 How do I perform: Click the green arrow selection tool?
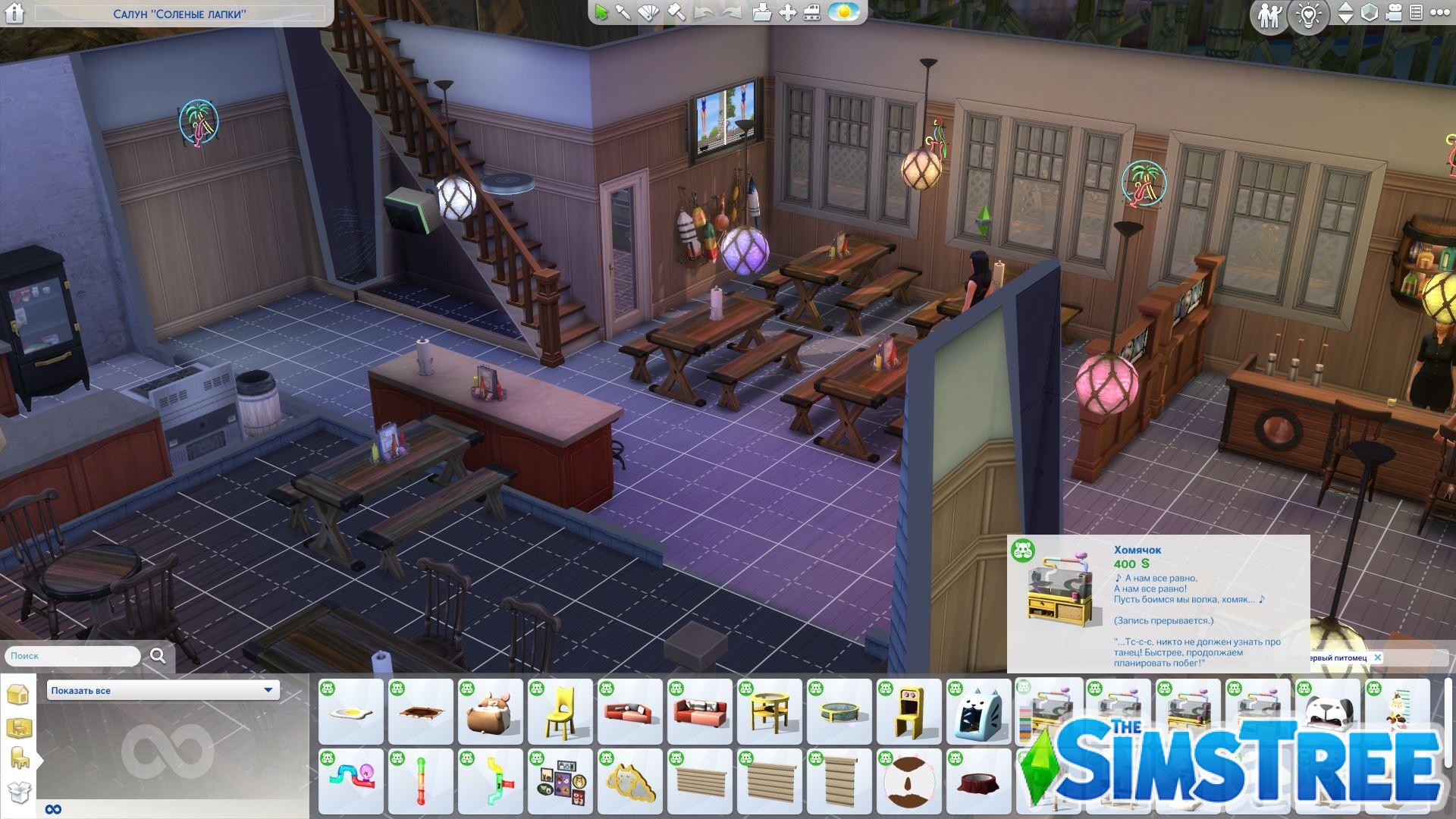click(601, 13)
